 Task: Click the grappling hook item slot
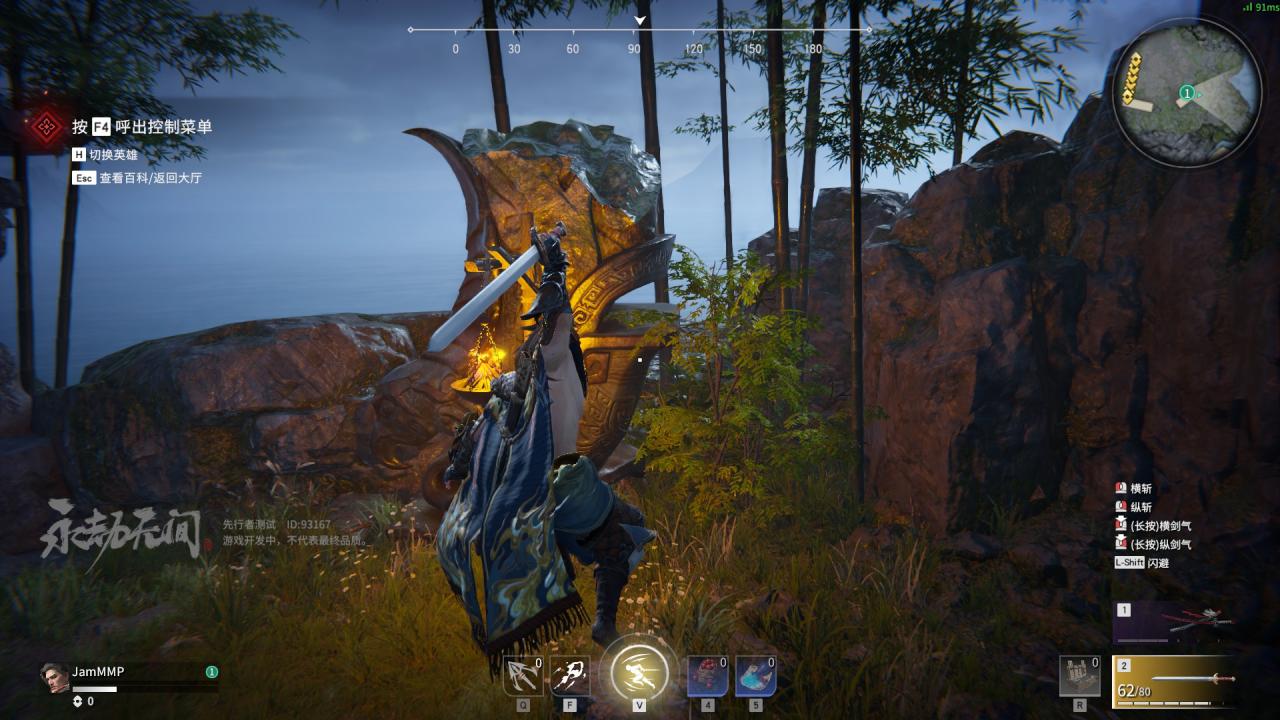[523, 676]
